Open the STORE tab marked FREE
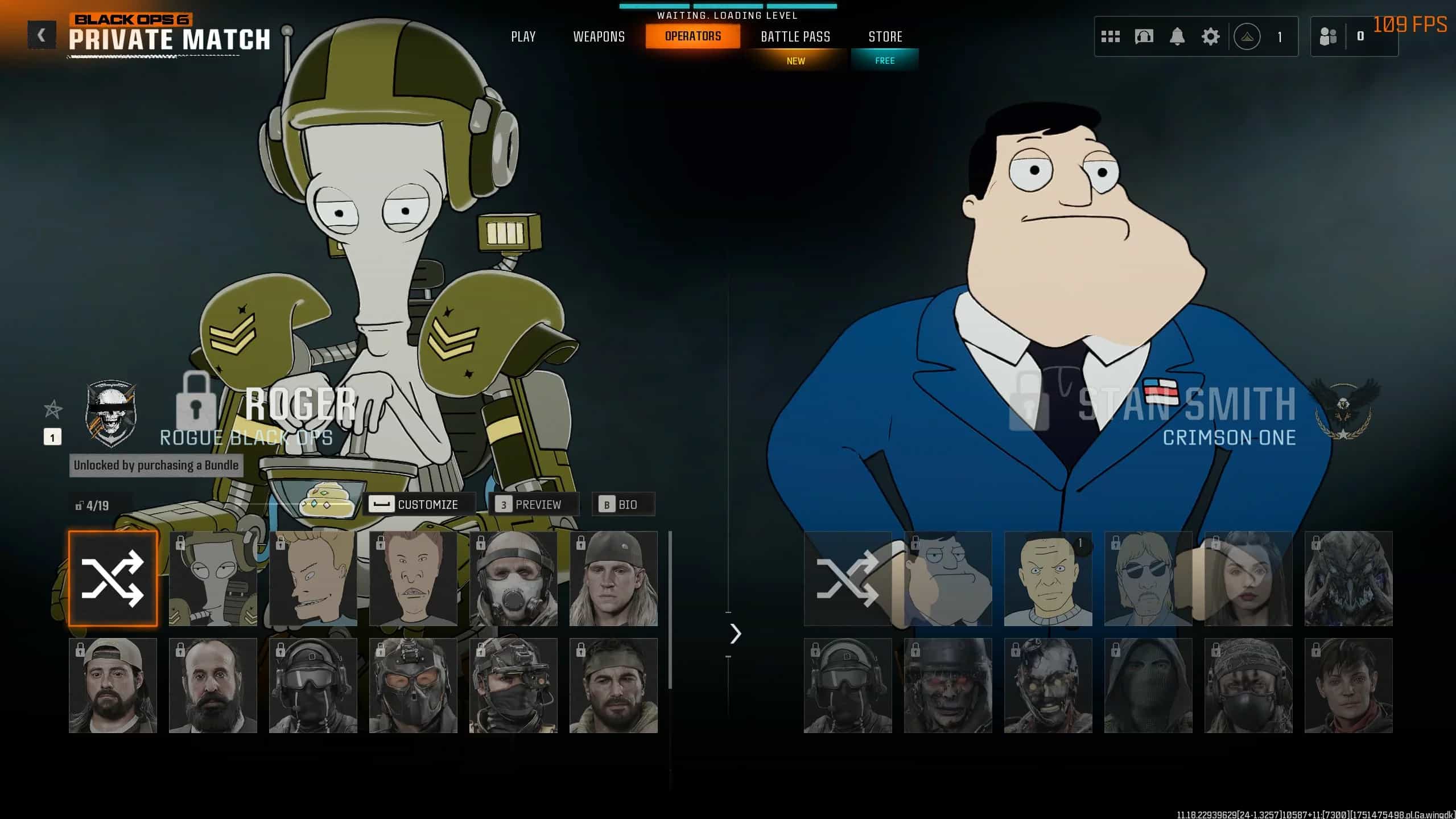This screenshot has width=1456, height=819. point(885,36)
